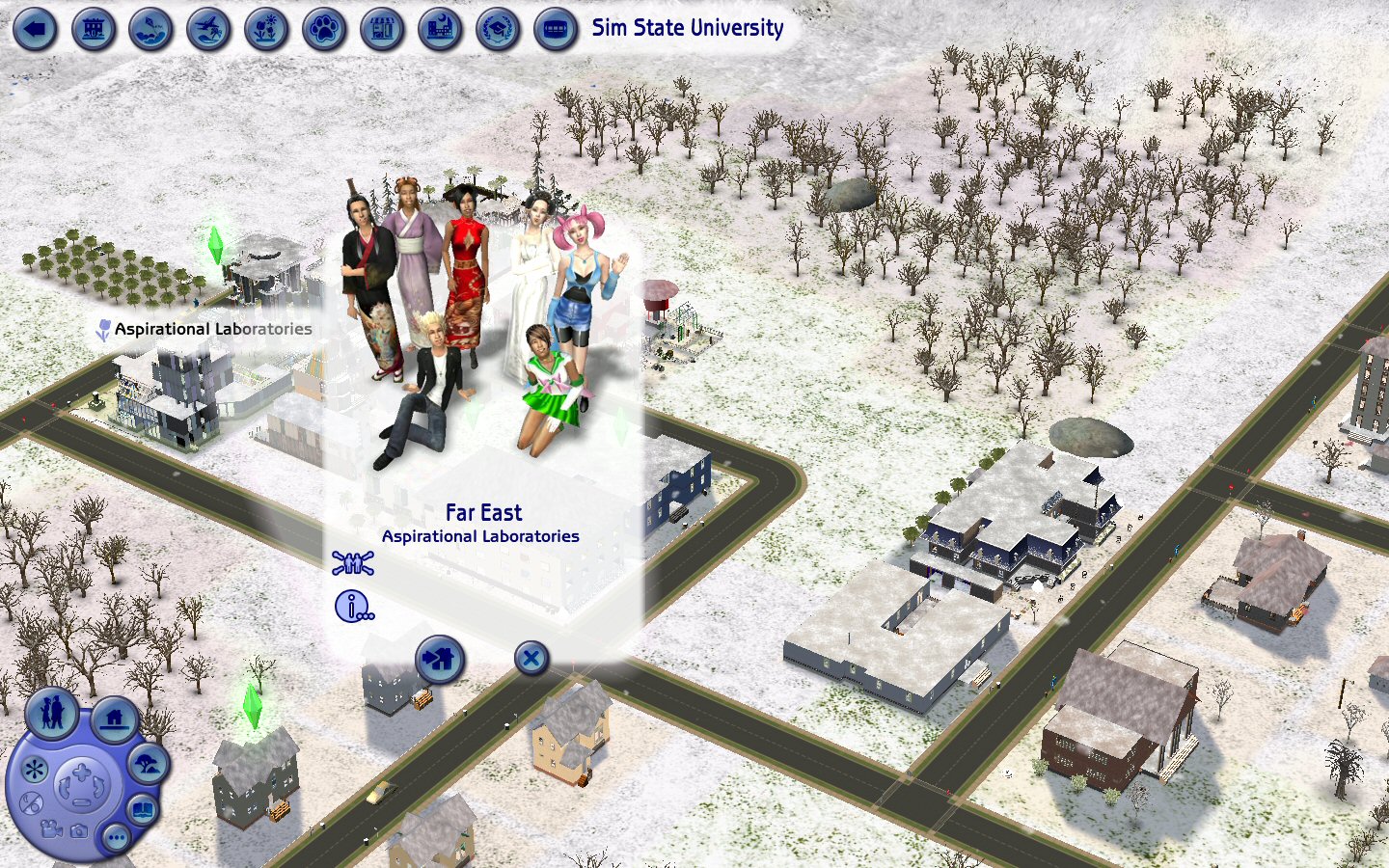Open the families bin button
The height and width of the screenshot is (868, 1389).
coord(52,714)
